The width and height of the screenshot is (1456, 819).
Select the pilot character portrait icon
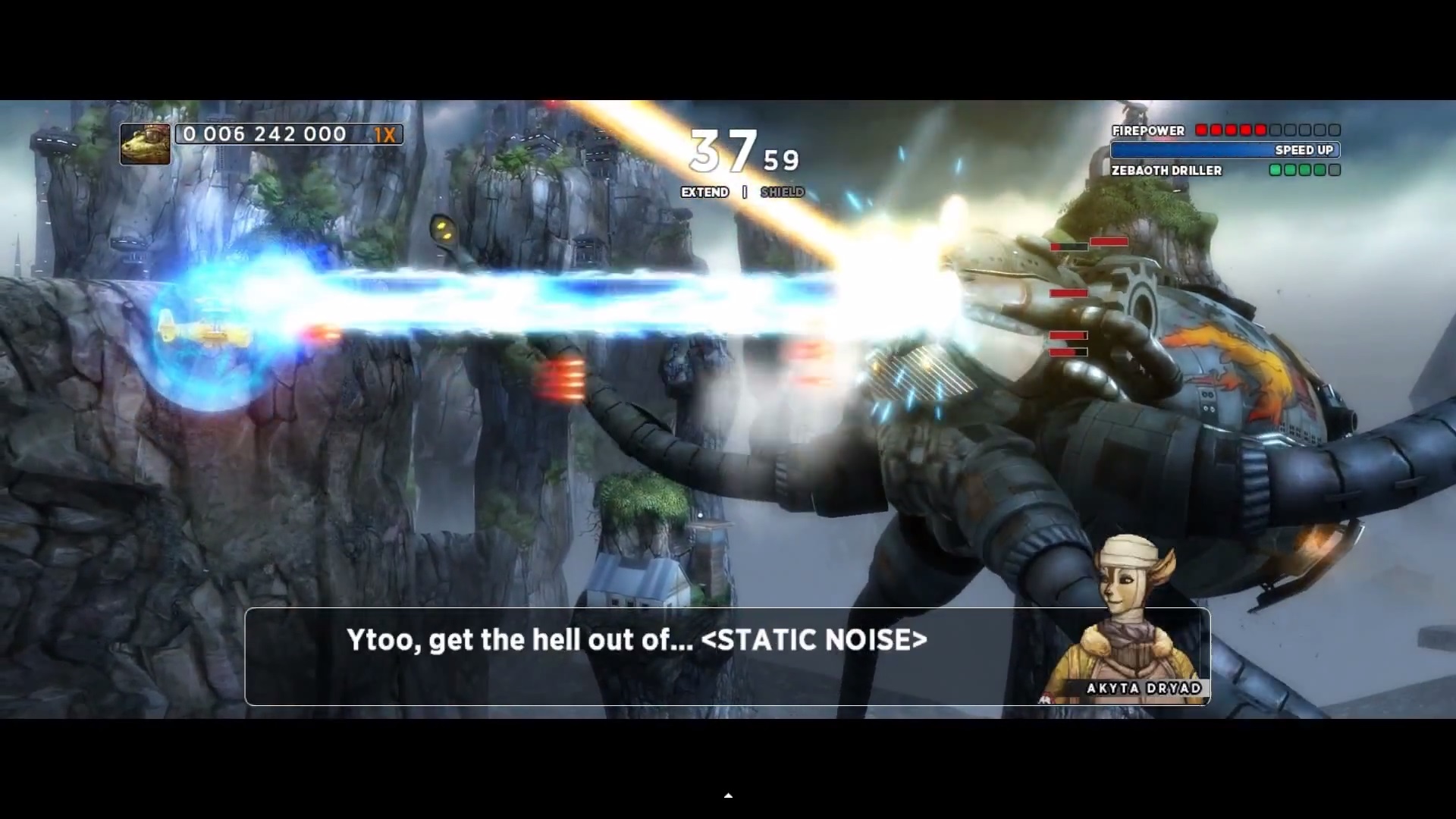coord(146,143)
